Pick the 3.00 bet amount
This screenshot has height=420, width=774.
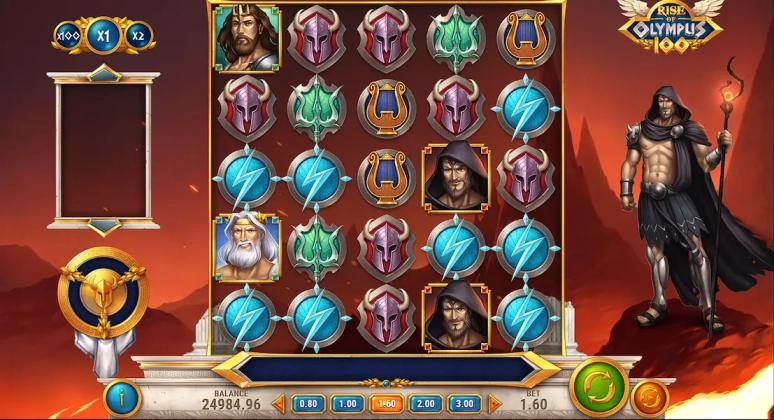point(462,404)
